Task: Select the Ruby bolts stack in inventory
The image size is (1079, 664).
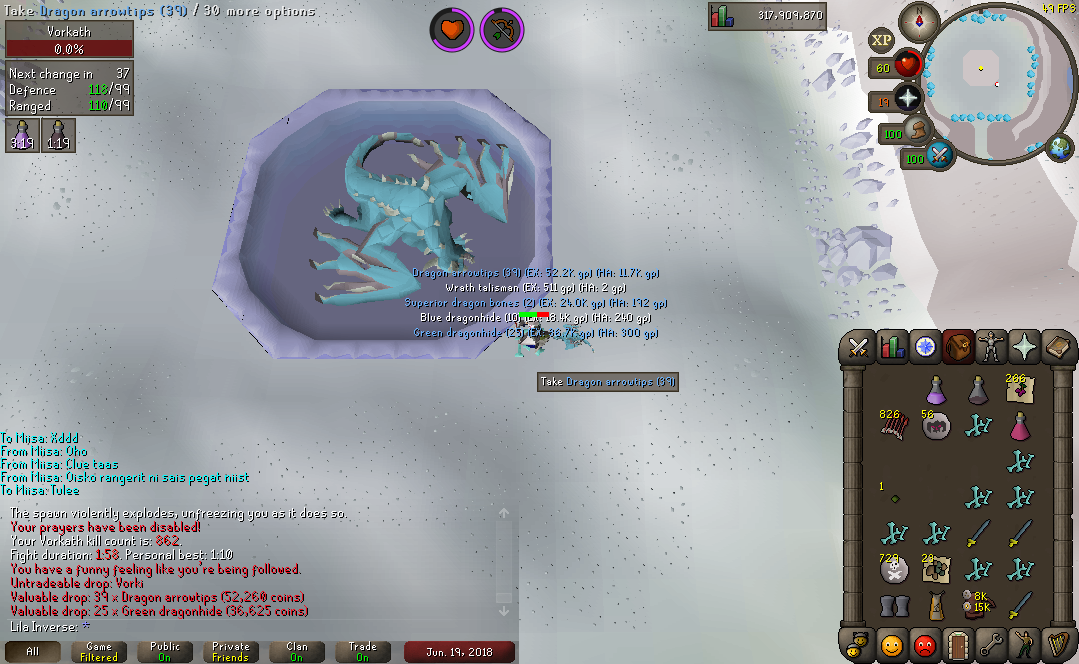Action: pos(891,424)
